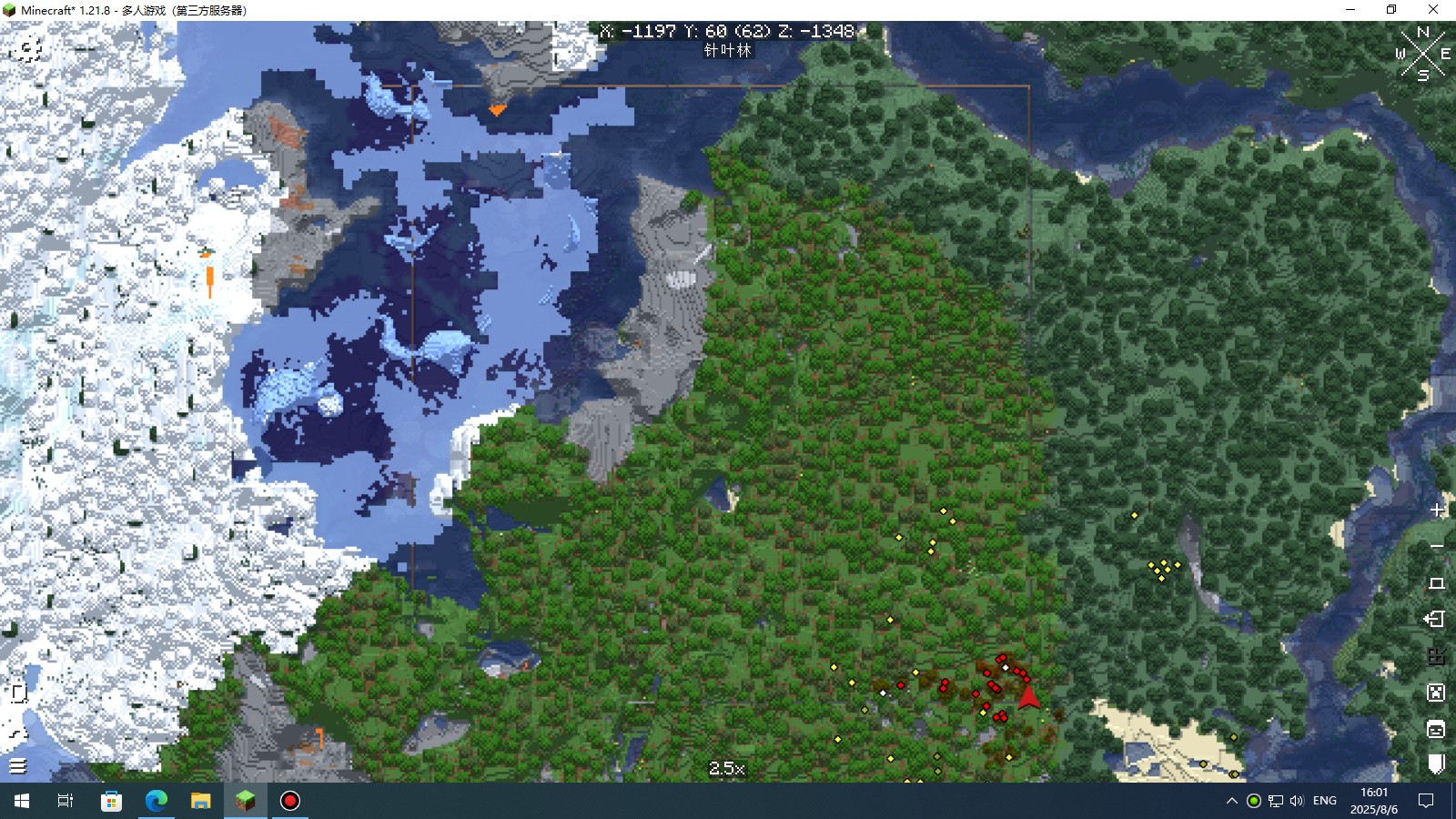Screen dimensions: 1456x819
Task: Minimize the Minecraft window
Action: pyautogui.click(x=1350, y=10)
